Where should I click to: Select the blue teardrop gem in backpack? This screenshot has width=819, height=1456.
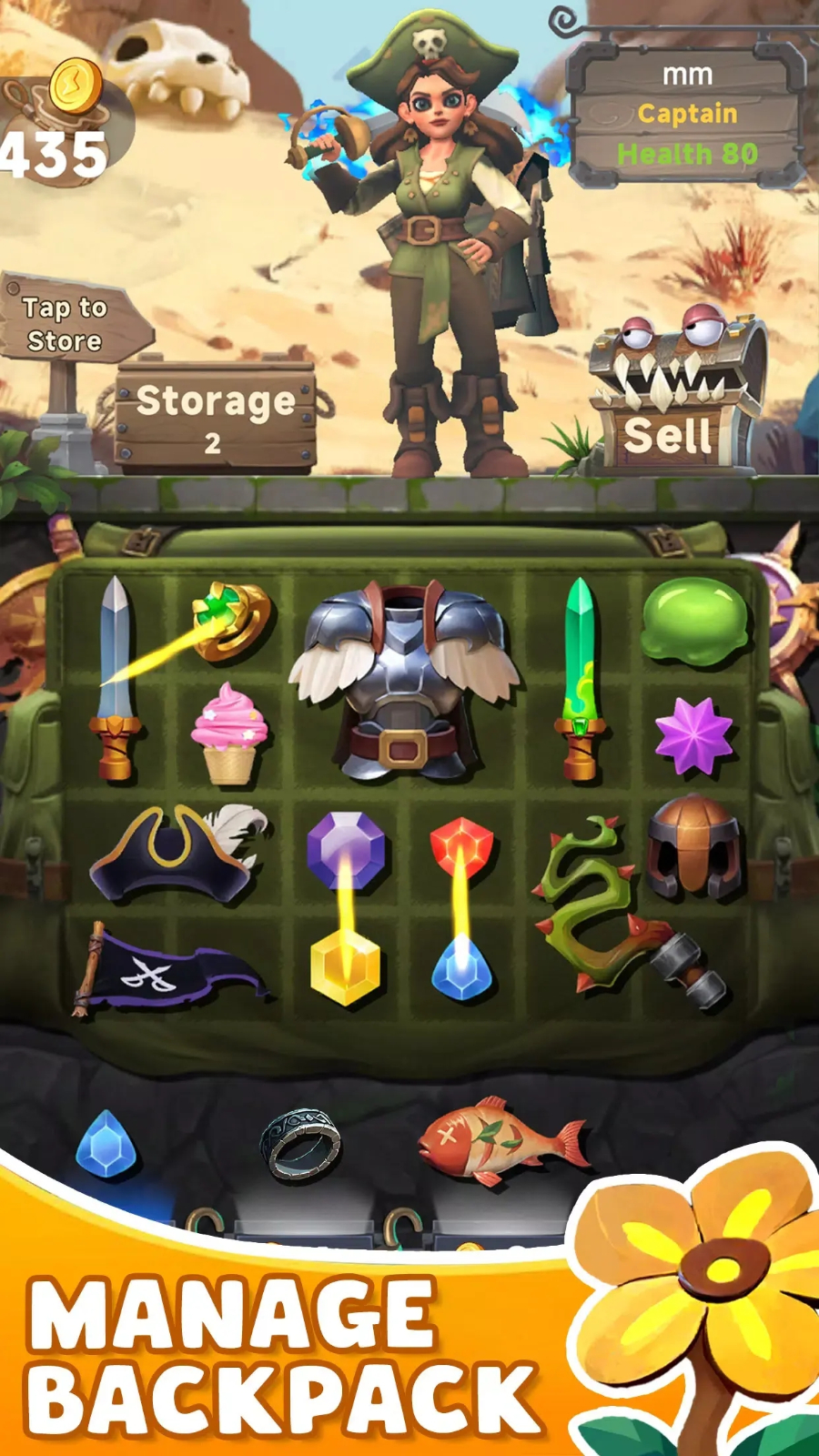point(461,970)
